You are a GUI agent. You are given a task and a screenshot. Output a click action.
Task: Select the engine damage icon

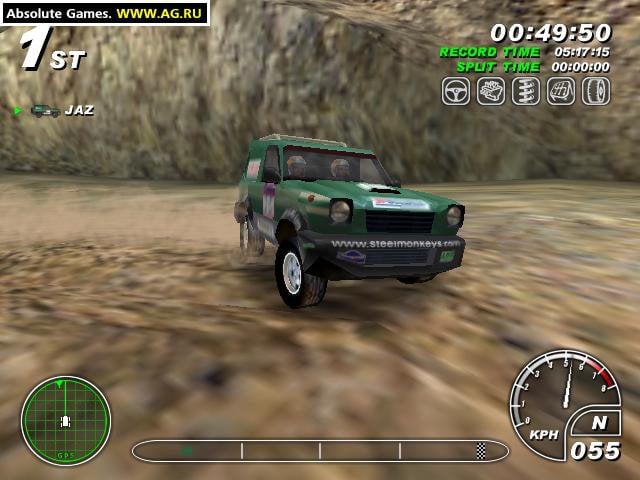[x=491, y=91]
